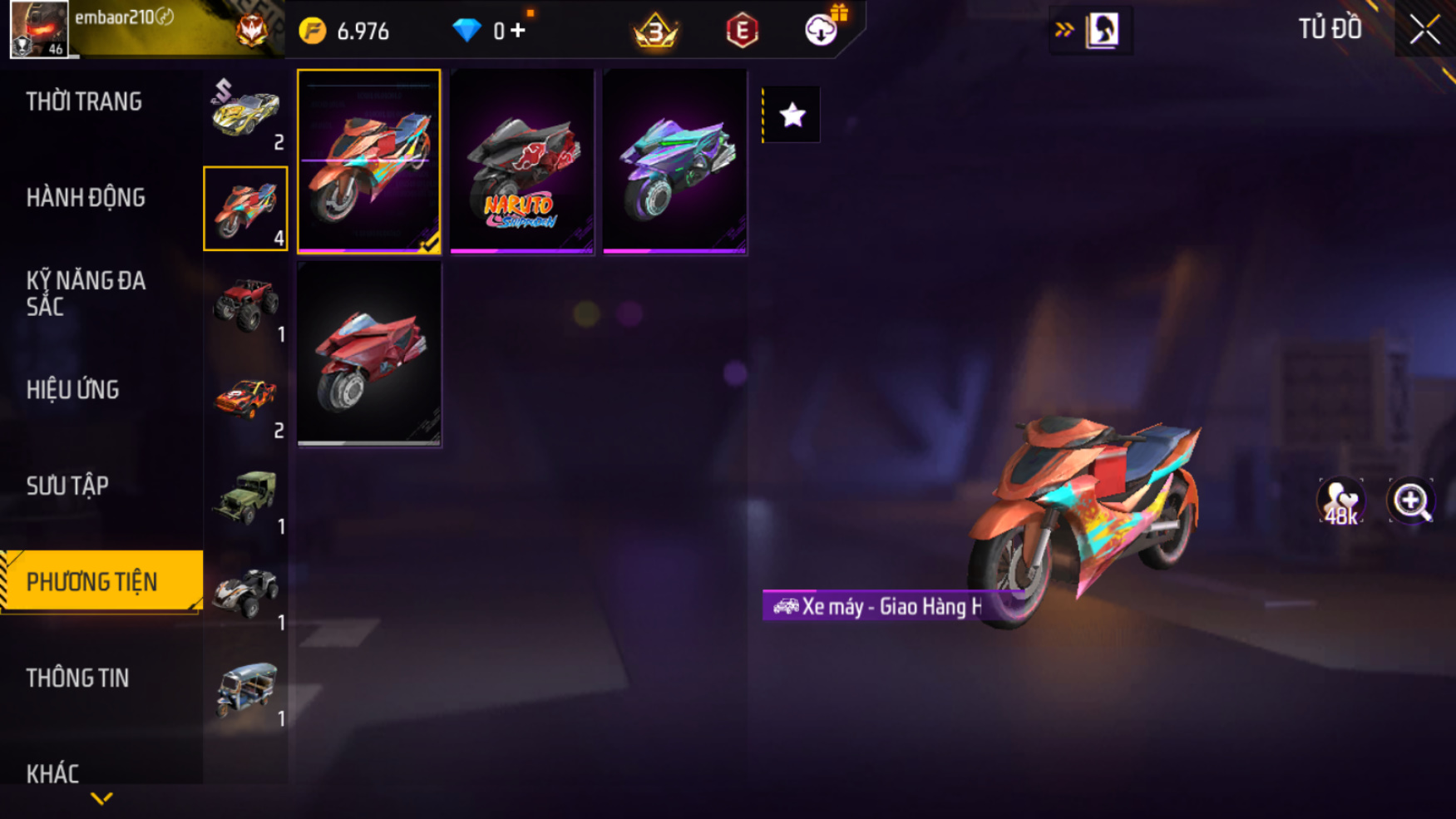This screenshot has width=1456, height=819.
Task: Open Kỹ Năng Đa Sắc section
Action: tap(86, 294)
